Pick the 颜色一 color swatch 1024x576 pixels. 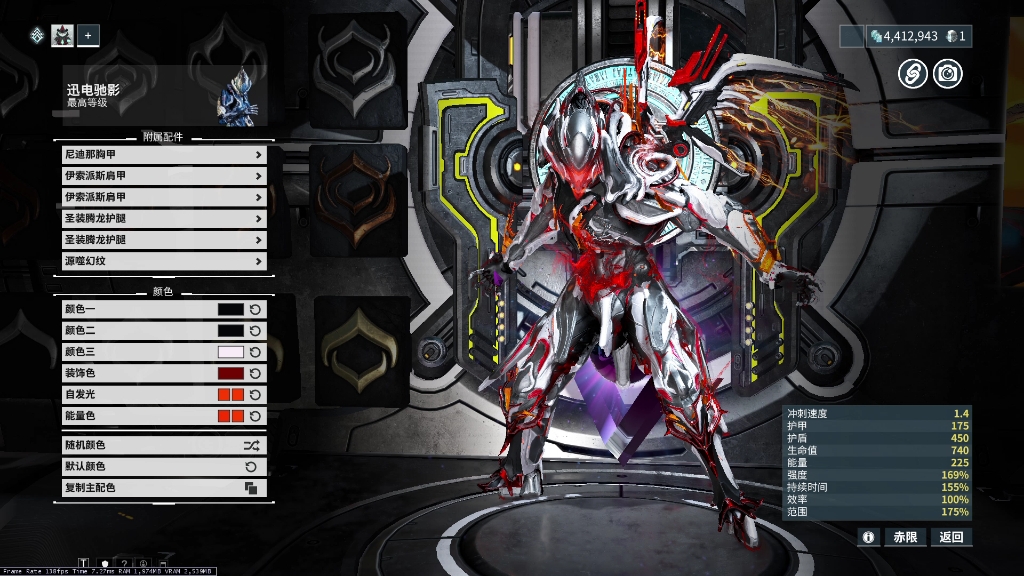point(230,309)
